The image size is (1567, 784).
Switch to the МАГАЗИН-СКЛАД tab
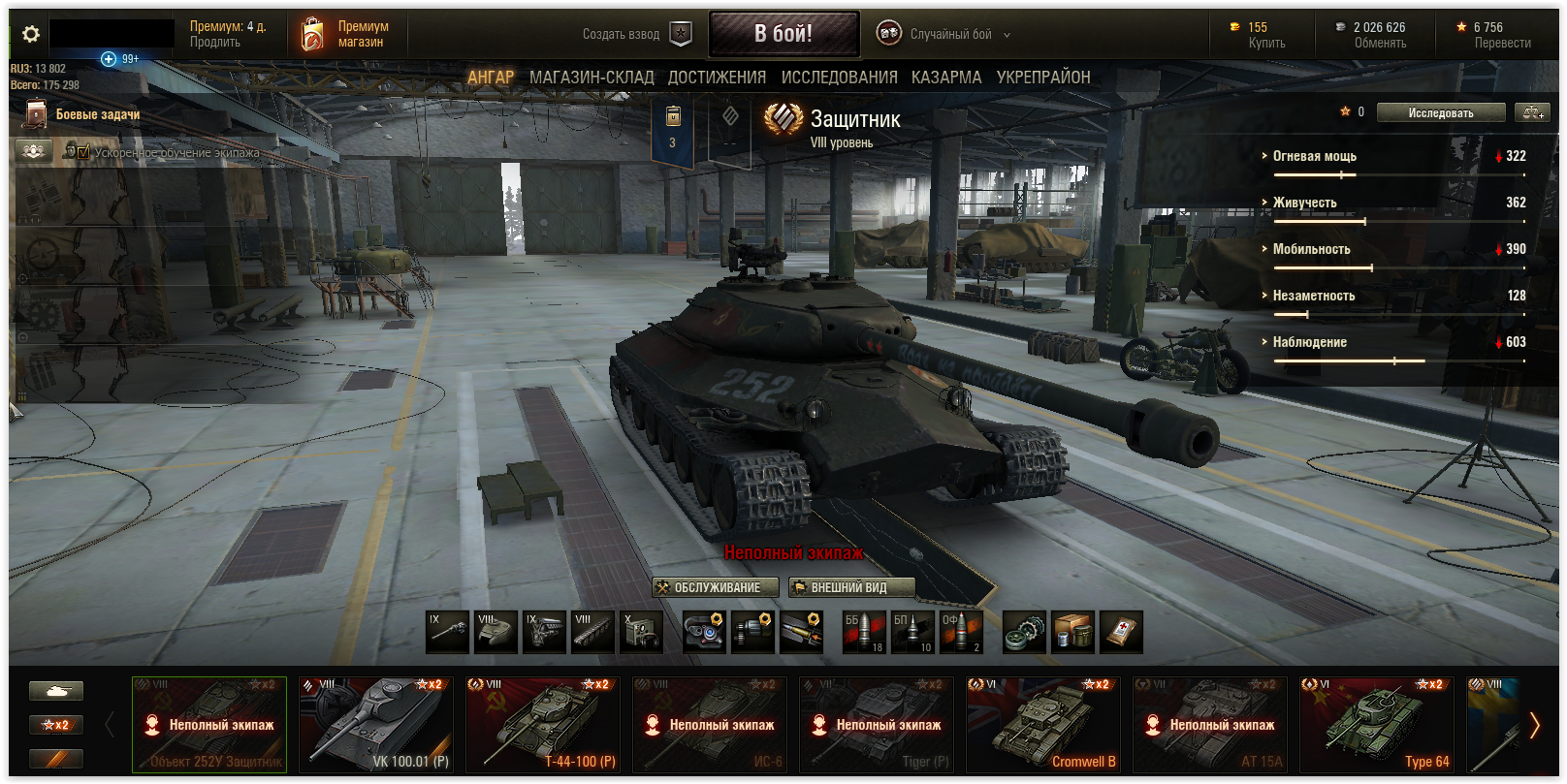(x=592, y=78)
